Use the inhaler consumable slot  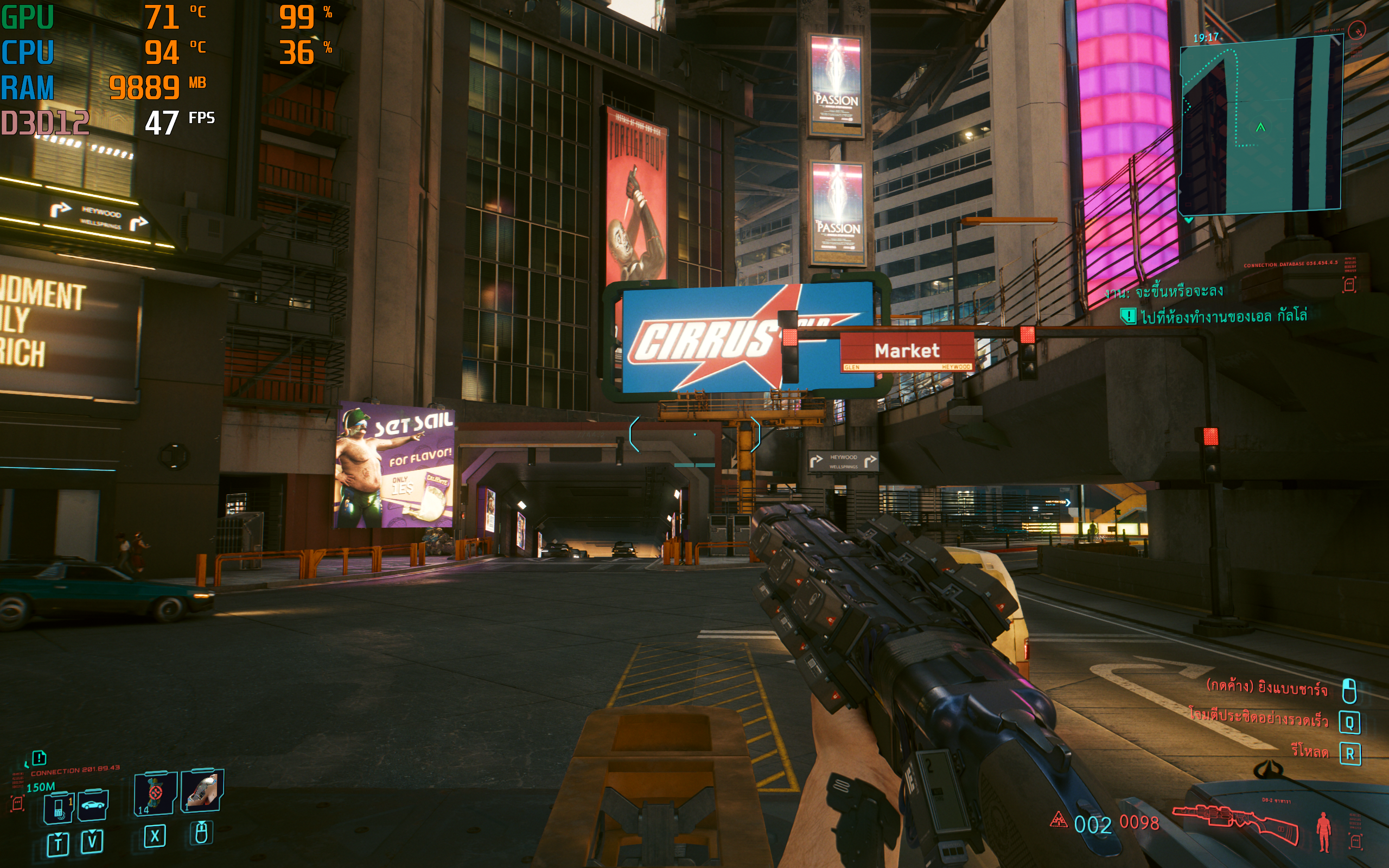[x=202, y=790]
